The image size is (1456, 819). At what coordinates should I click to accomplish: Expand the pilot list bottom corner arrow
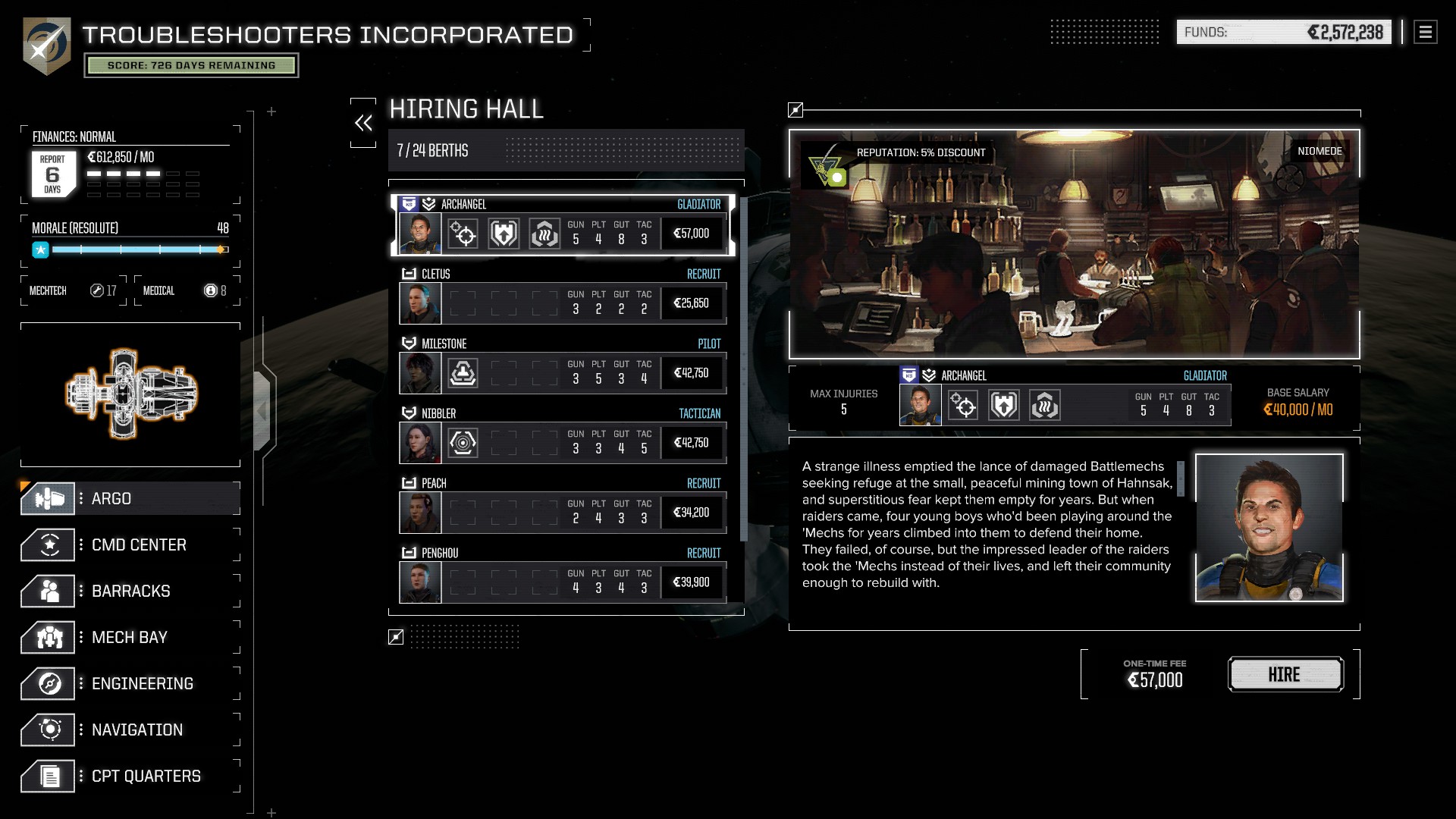coord(395,638)
